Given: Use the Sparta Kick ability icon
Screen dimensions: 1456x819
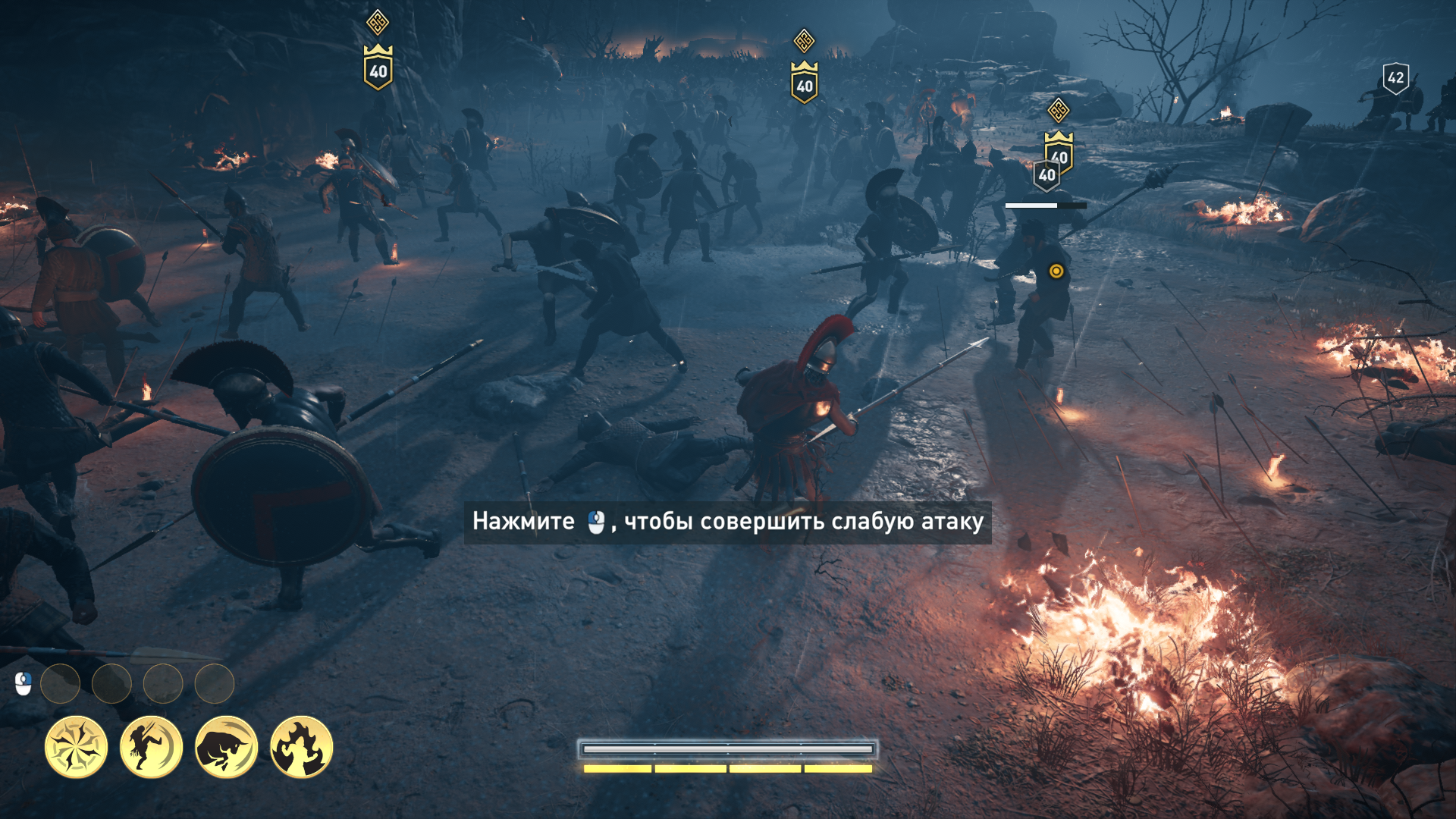Looking at the screenshot, I should click(x=151, y=747).
